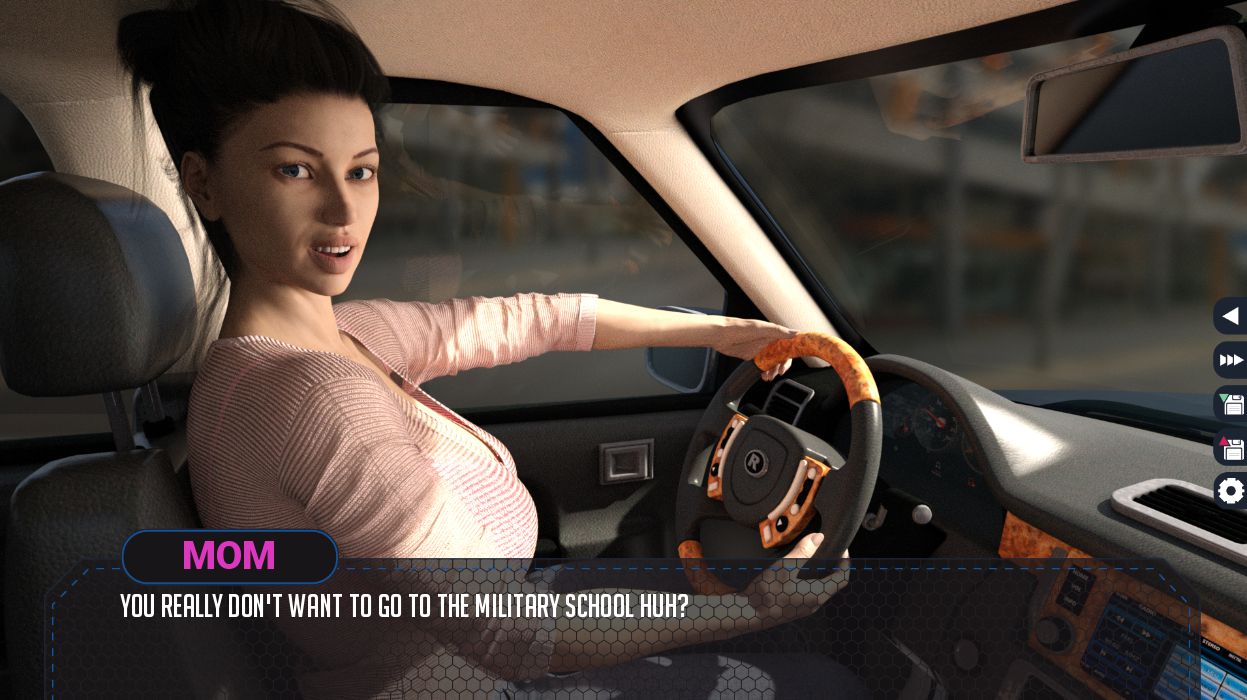This screenshot has width=1247, height=700.
Task: Open settings with the gear icon
Action: pos(1231,491)
